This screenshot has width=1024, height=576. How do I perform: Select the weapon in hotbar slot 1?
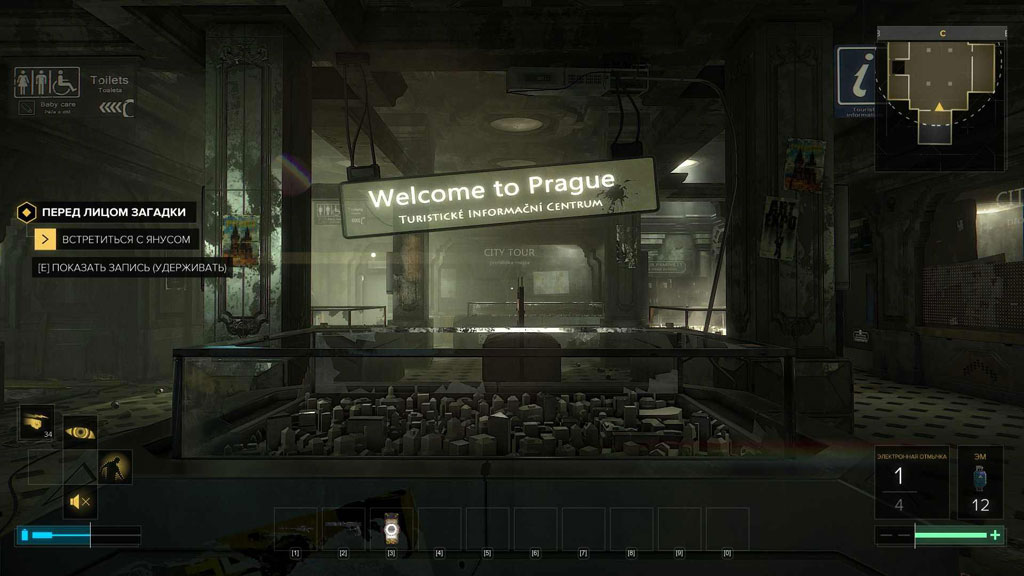coord(296,528)
